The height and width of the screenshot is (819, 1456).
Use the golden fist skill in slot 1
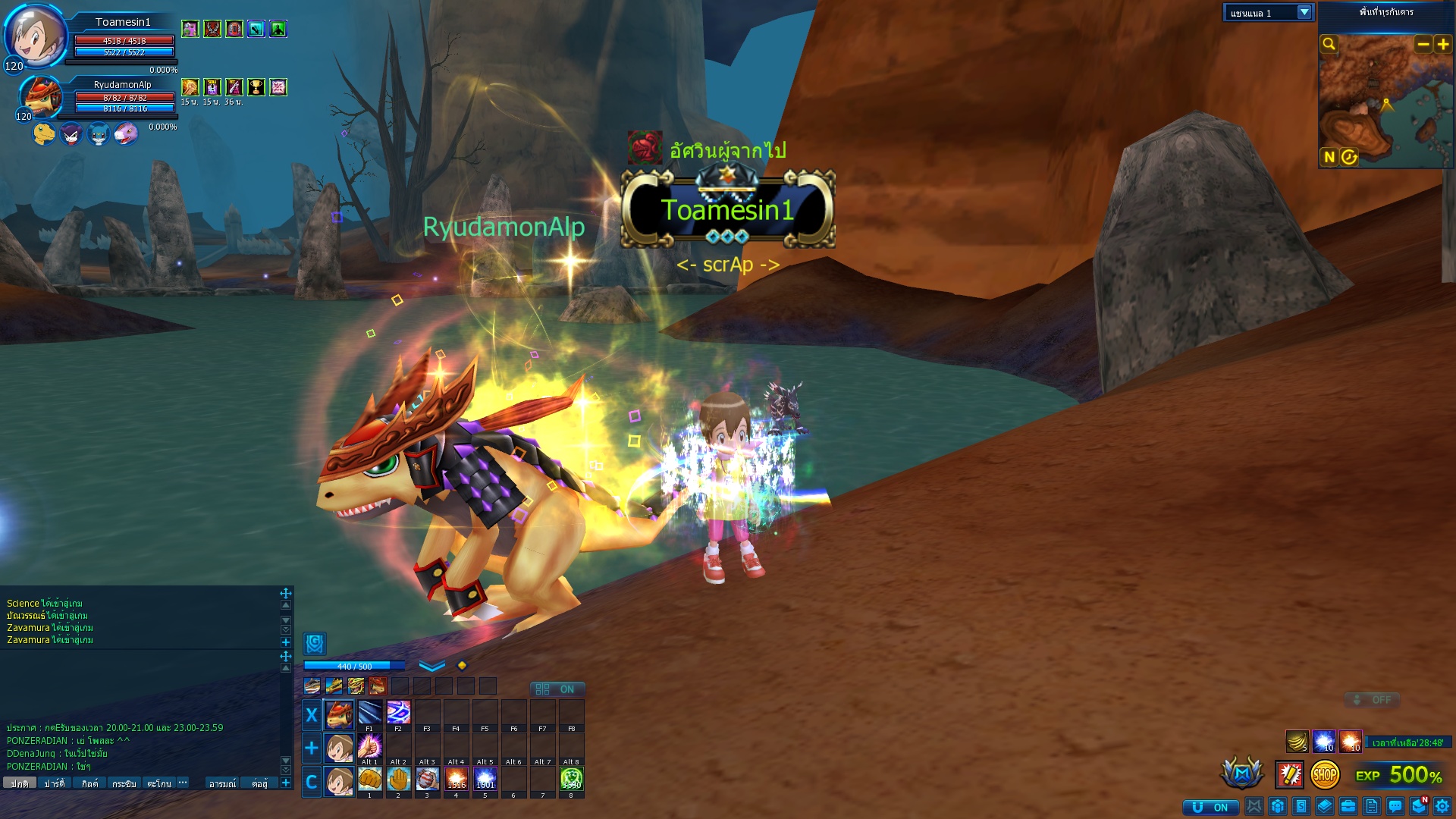369,779
